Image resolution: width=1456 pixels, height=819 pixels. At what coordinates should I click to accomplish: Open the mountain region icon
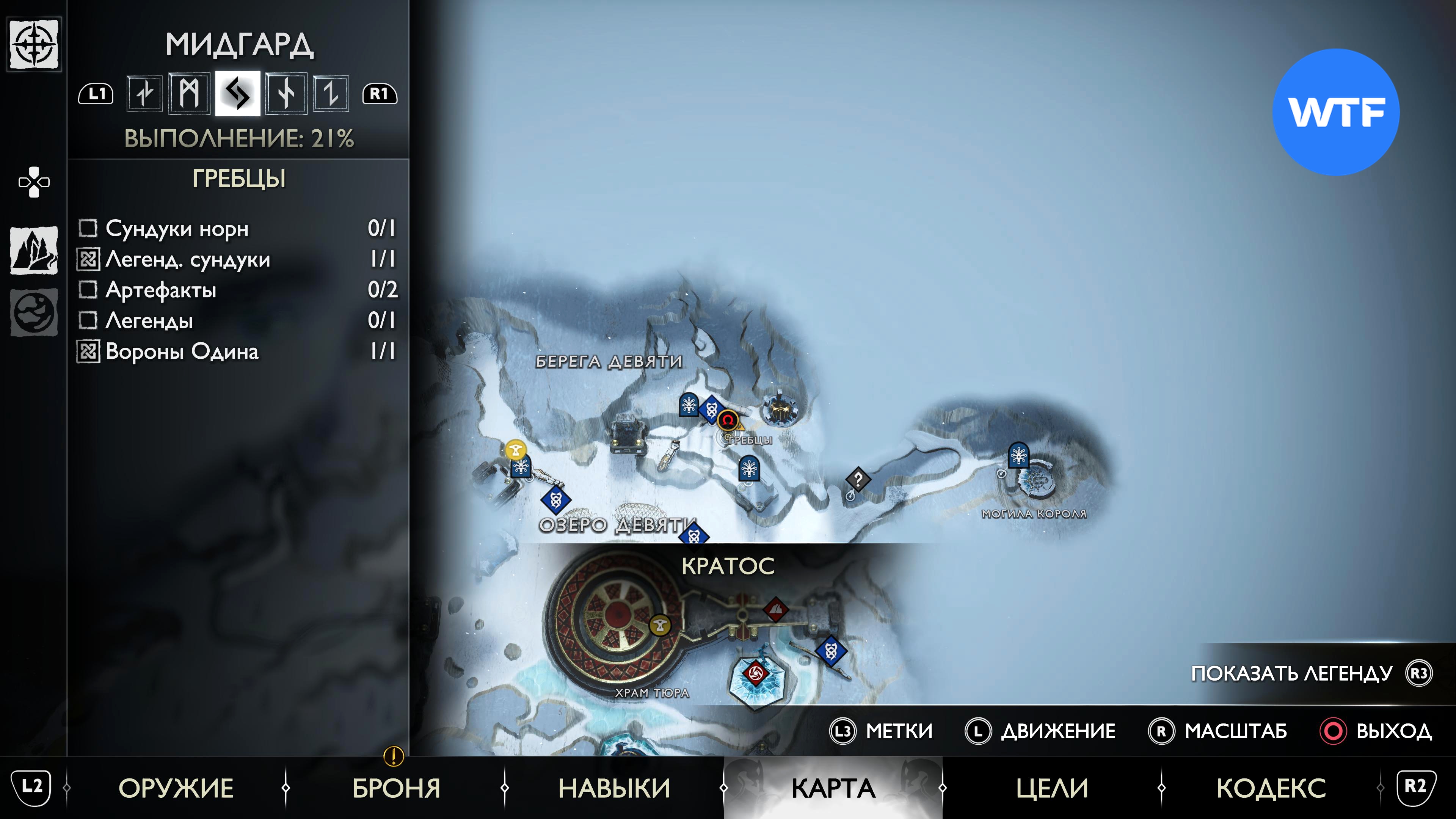(34, 250)
